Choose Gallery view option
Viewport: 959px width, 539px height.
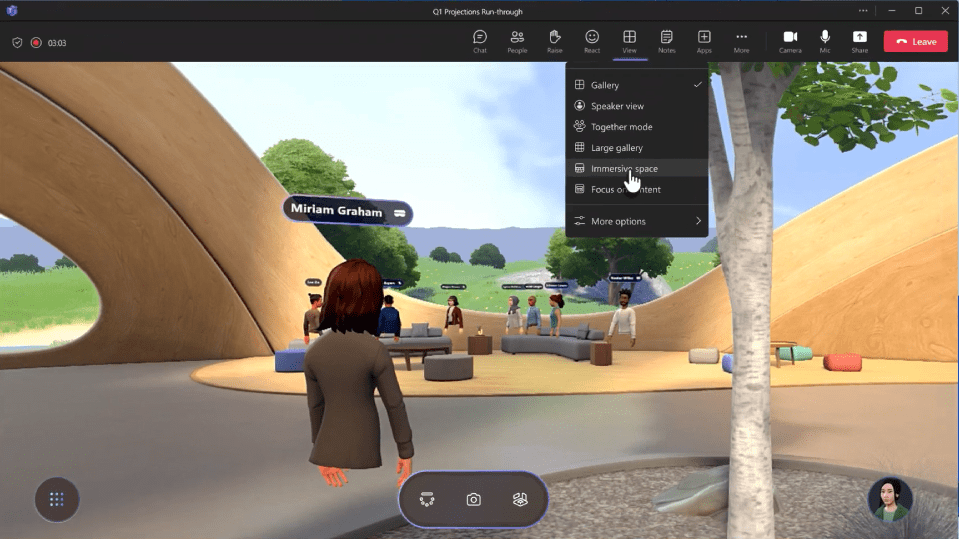(x=605, y=85)
